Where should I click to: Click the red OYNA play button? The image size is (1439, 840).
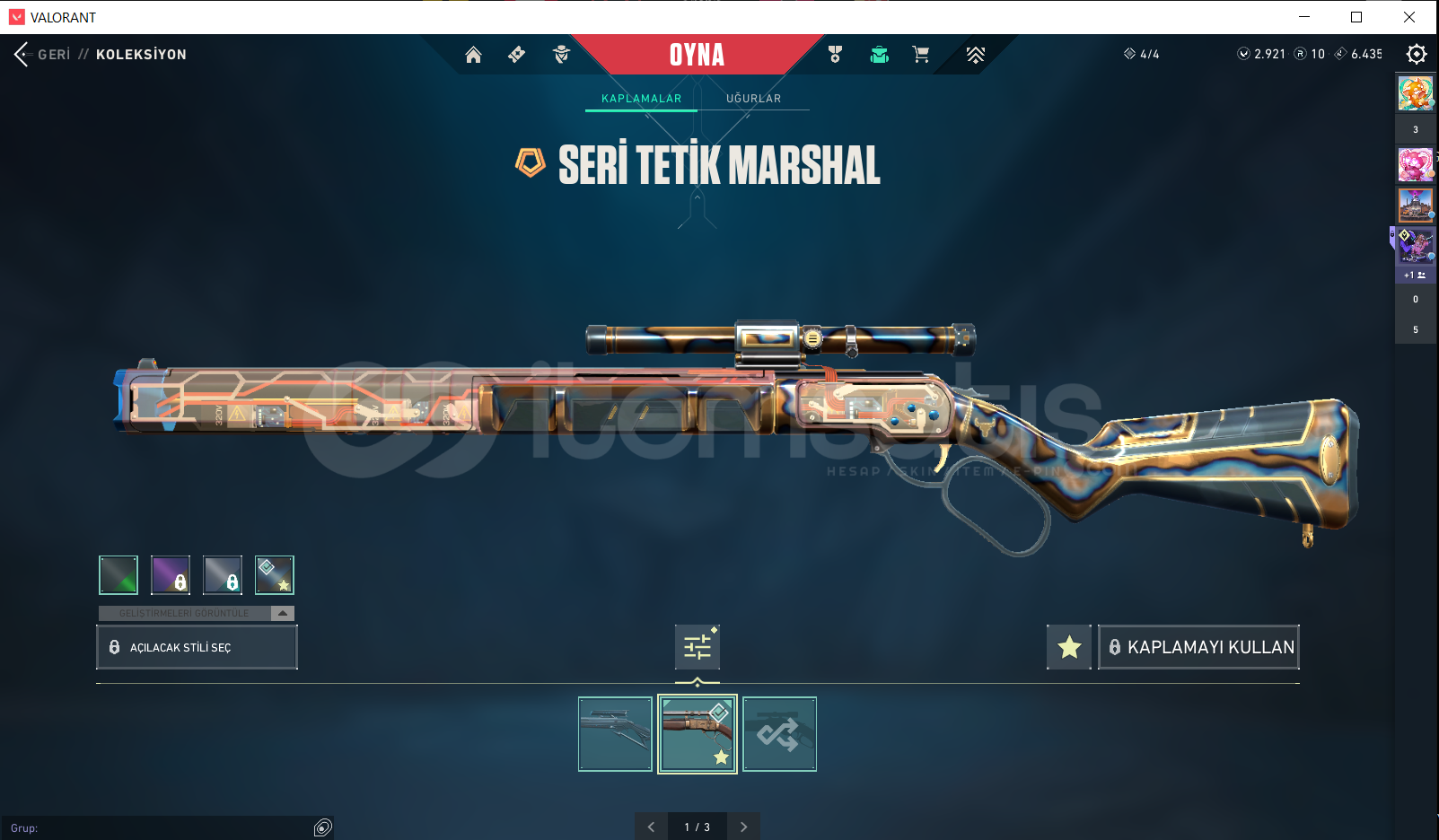tap(697, 55)
